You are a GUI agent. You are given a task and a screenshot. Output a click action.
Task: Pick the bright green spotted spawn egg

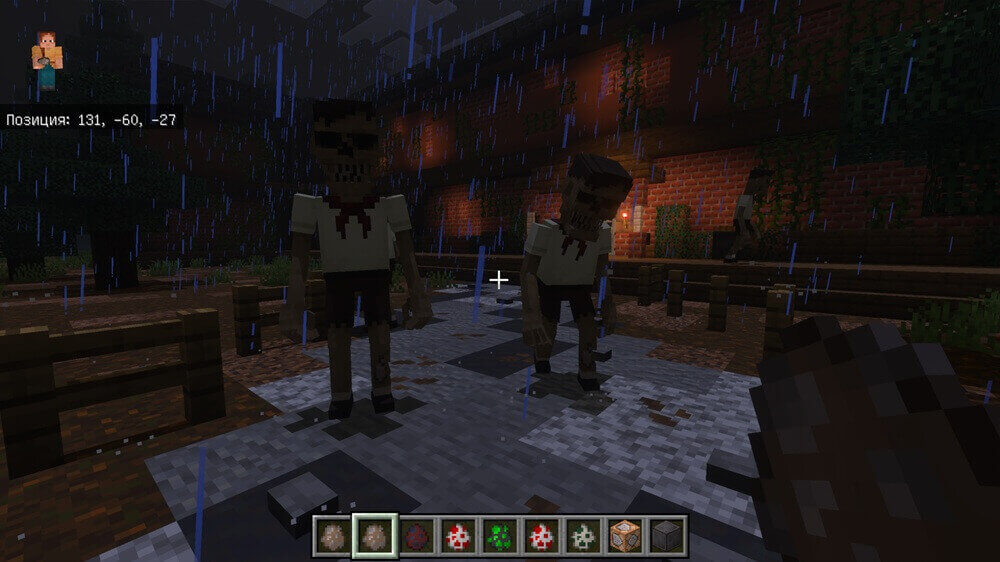click(500, 535)
